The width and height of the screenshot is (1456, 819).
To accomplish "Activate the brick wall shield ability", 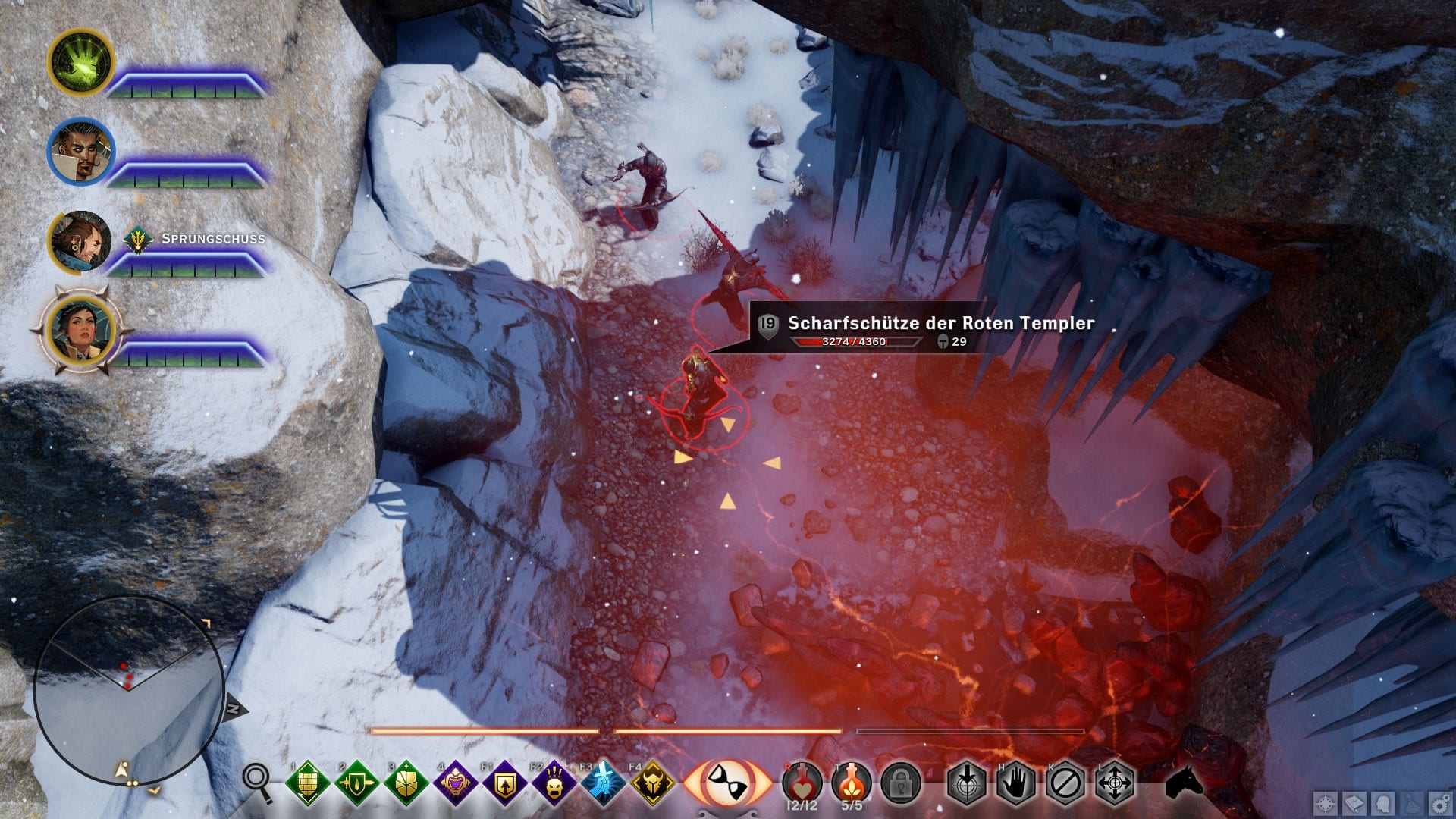I will click(x=307, y=783).
